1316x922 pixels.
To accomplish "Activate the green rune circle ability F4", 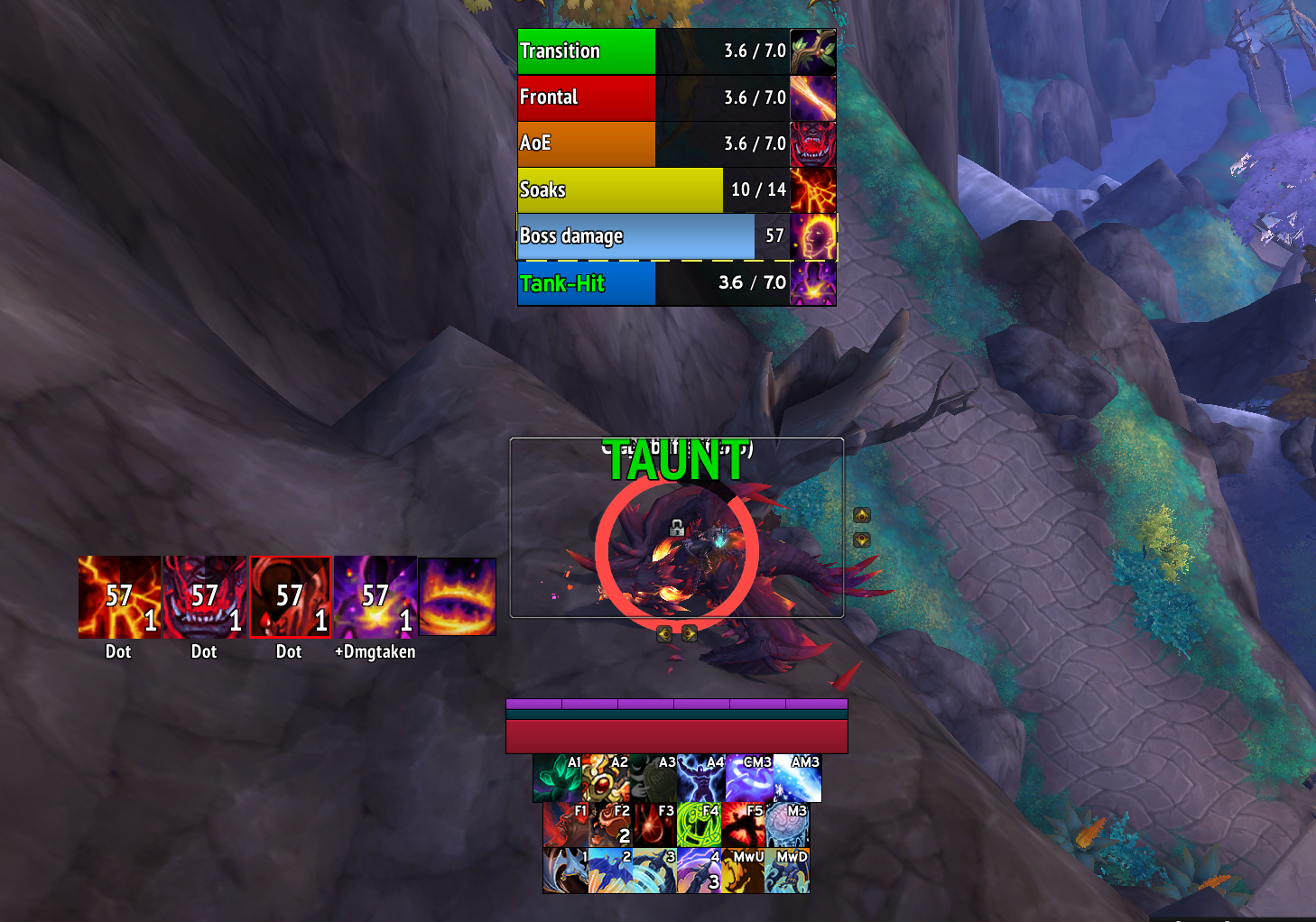I will click(699, 825).
